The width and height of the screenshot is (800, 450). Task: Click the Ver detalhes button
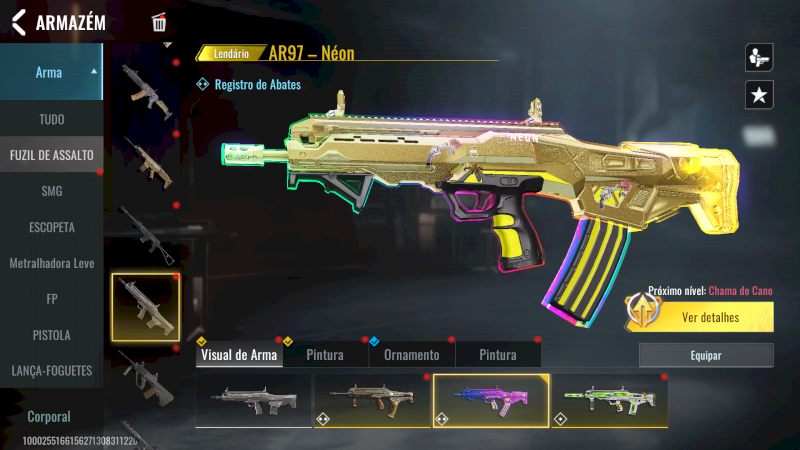(x=709, y=318)
